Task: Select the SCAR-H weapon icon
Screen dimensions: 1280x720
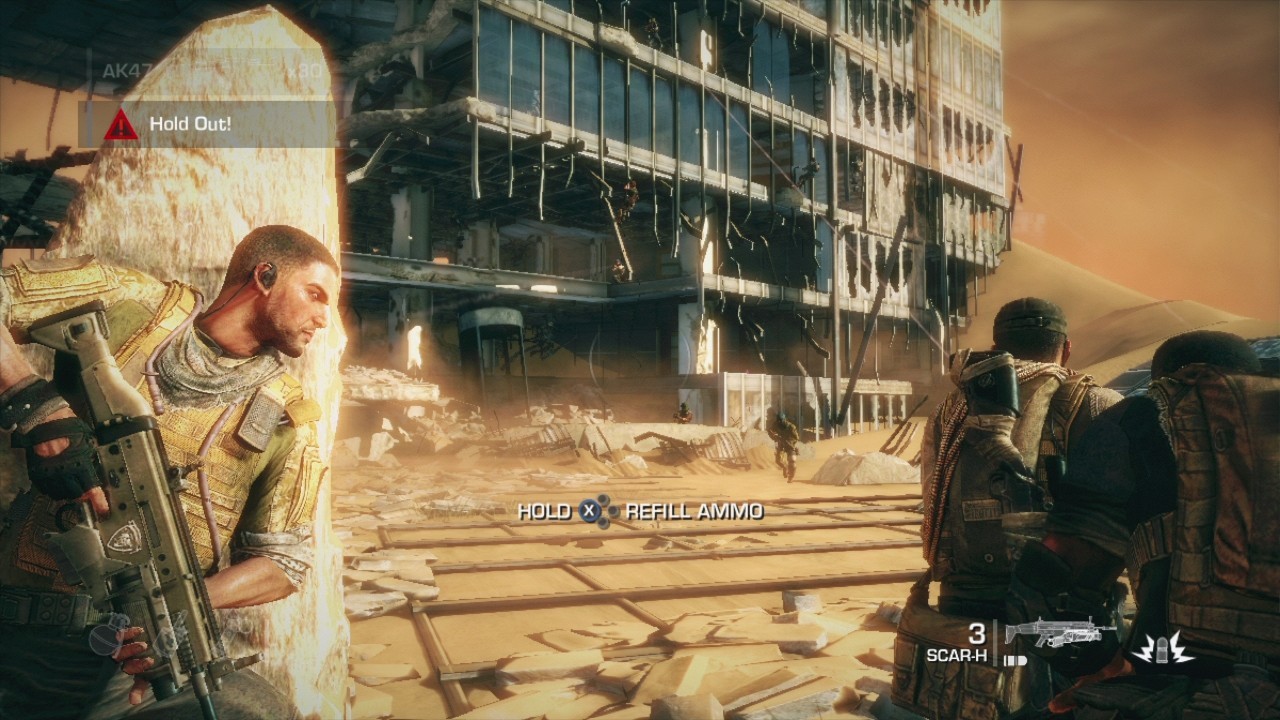Action: point(1060,634)
